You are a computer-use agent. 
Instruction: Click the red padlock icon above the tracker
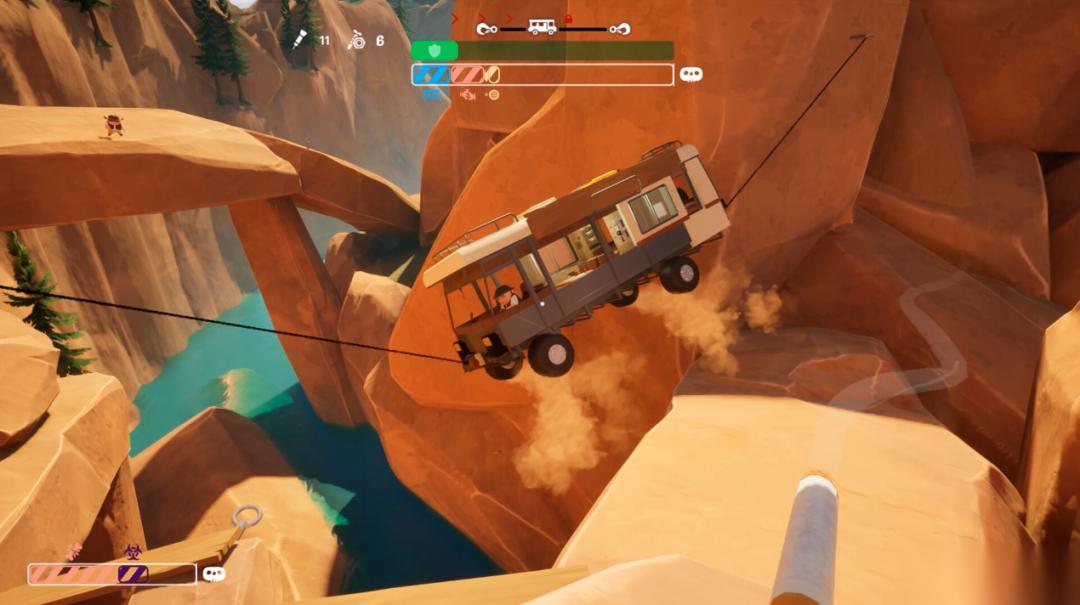(x=568, y=19)
